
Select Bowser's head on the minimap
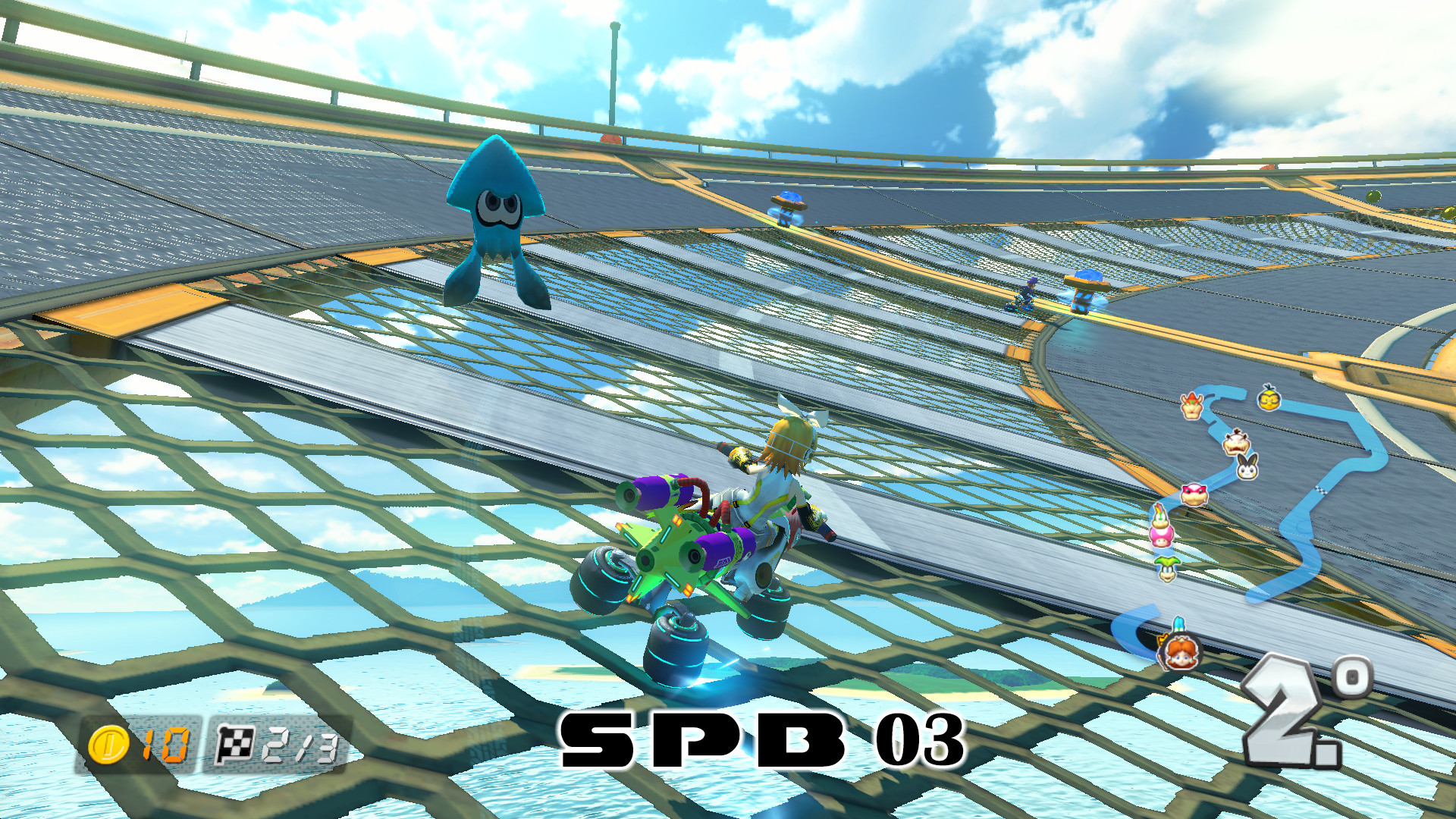[1191, 404]
